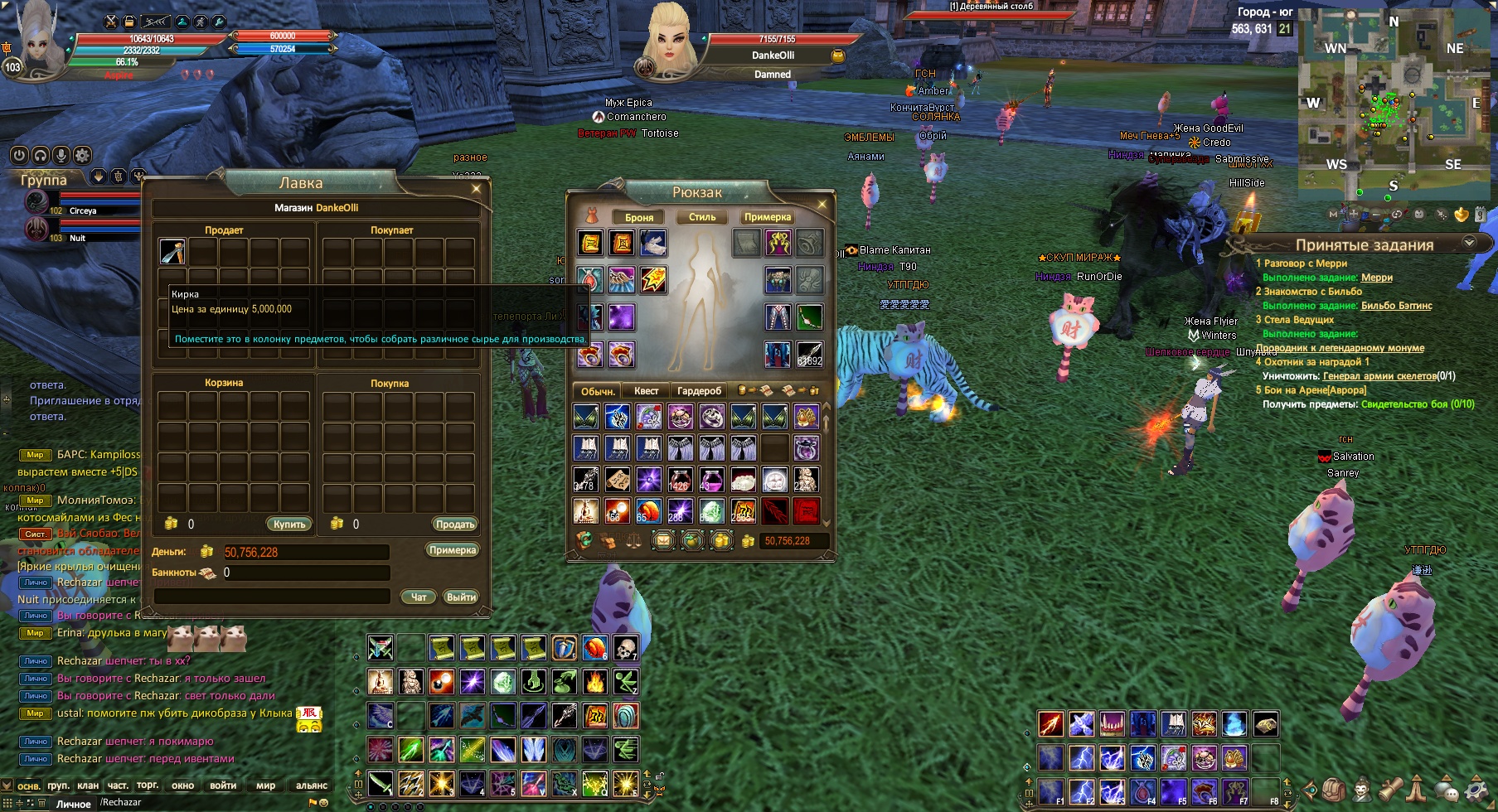The image size is (1498, 812).
Task: Select the Обычн. inventory tab
Action: click(597, 391)
